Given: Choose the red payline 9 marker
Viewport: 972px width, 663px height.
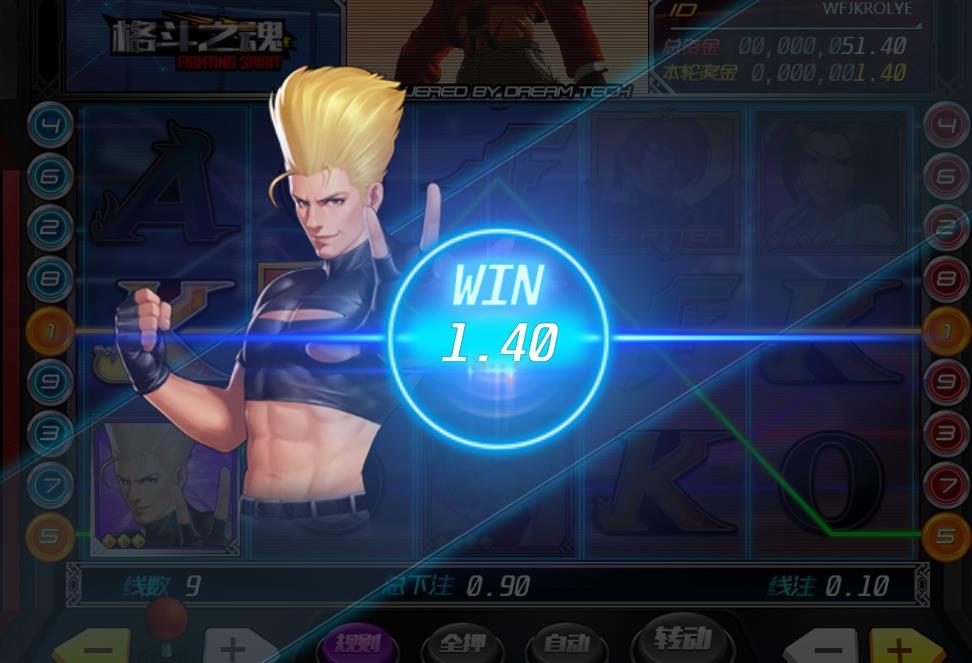Looking at the screenshot, I should pyautogui.click(x=945, y=382).
